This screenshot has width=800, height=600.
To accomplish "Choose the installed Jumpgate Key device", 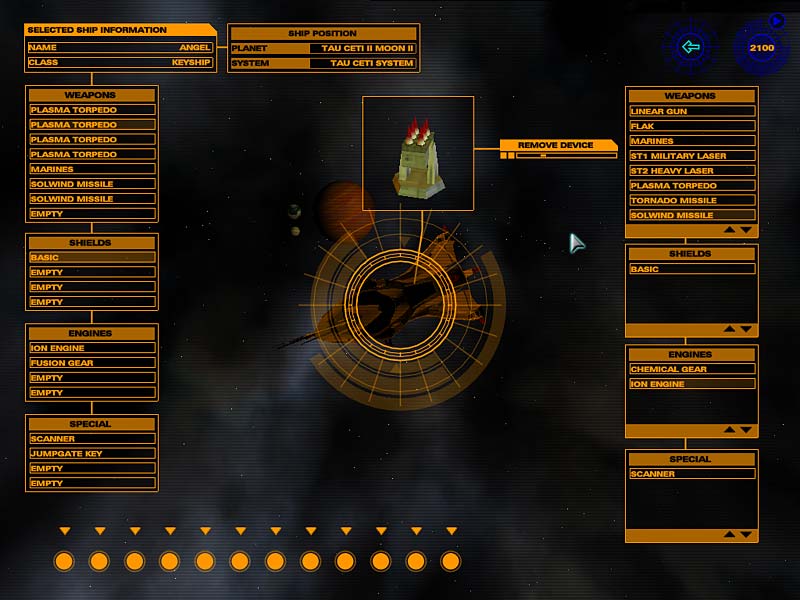I will pos(92,454).
